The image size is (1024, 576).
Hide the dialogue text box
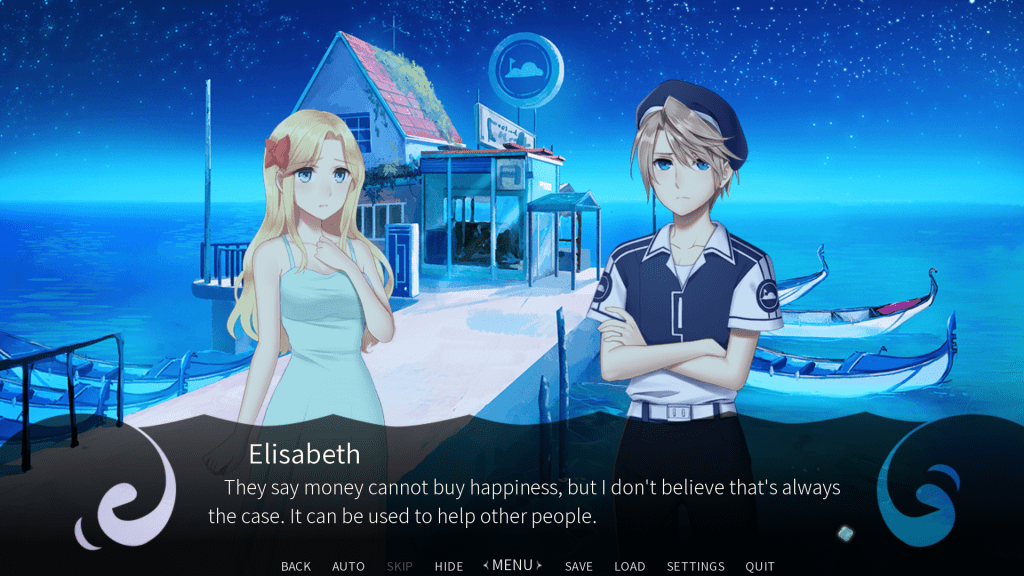click(x=449, y=566)
